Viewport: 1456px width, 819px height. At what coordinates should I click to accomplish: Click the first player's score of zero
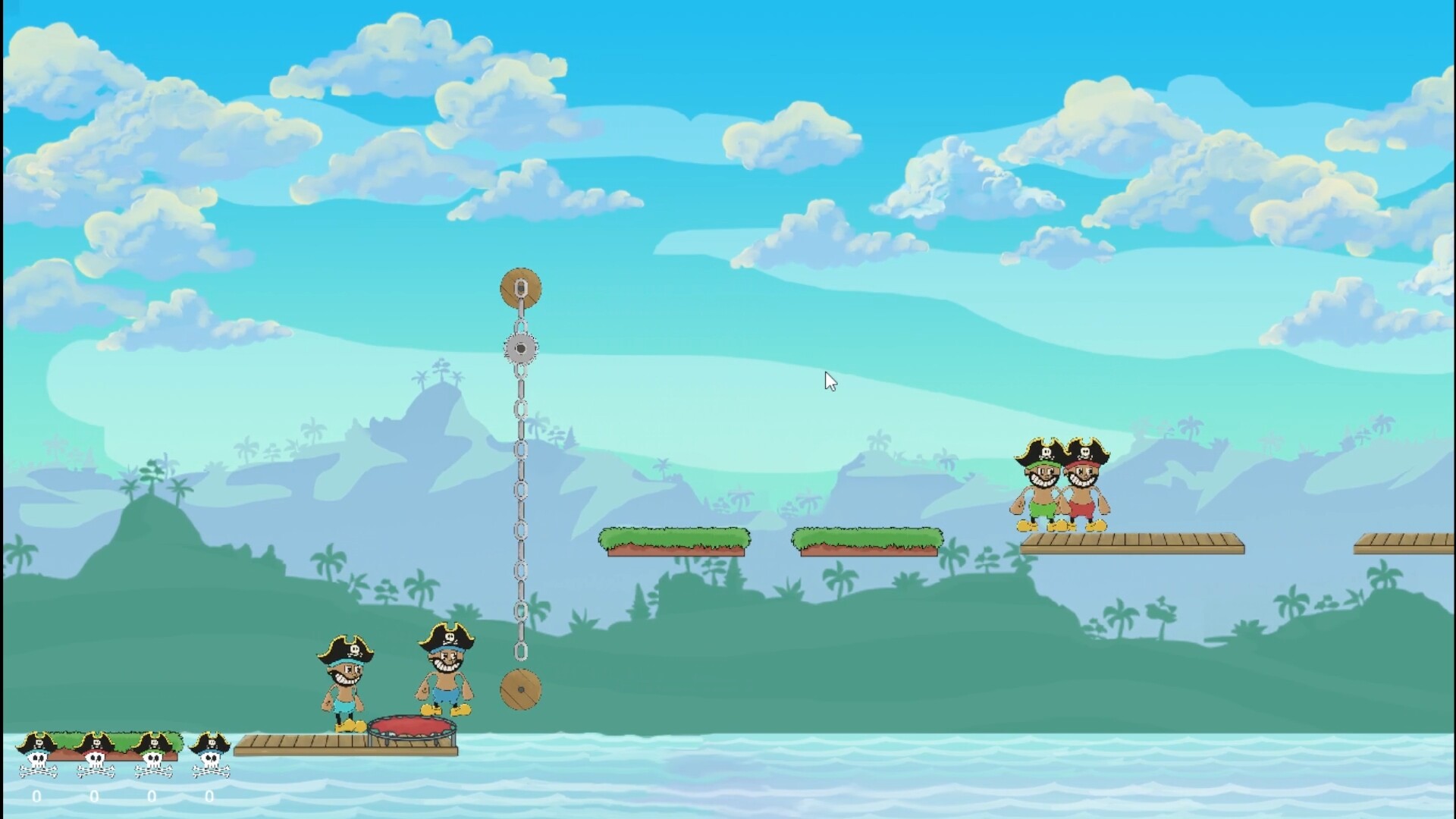click(x=35, y=797)
